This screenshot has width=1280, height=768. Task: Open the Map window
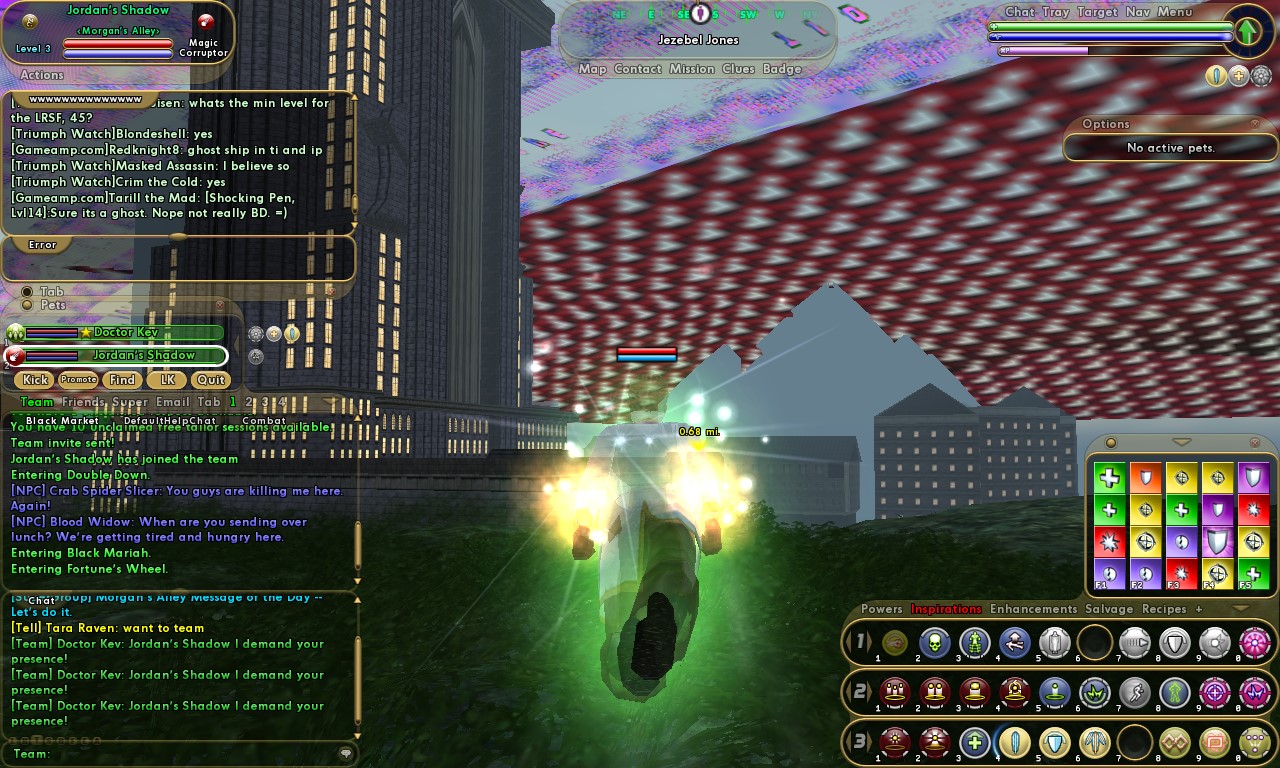pos(592,69)
